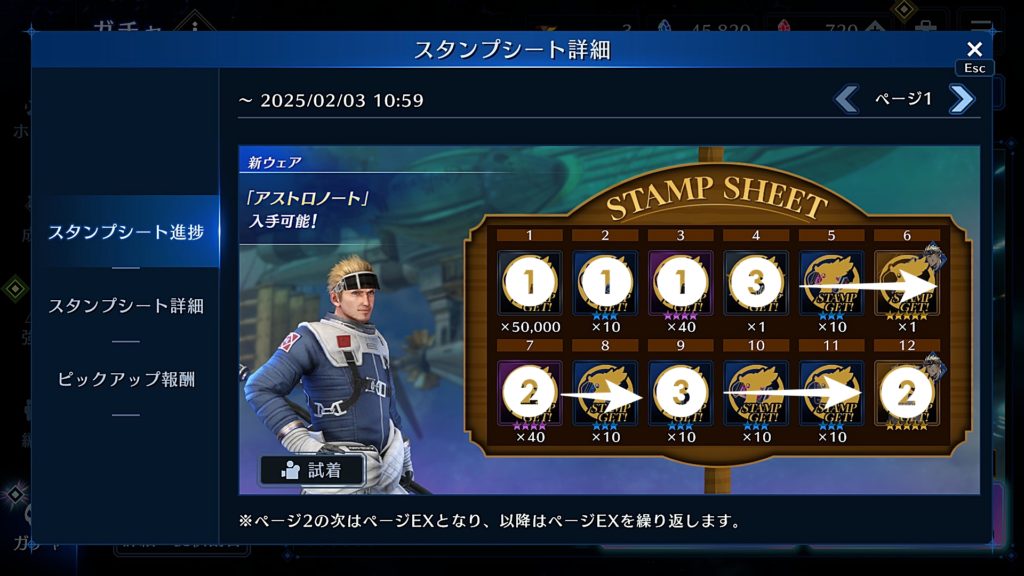Inspect stamp slot 4 reward
Screen dimensions: 1024x576
click(x=756, y=284)
